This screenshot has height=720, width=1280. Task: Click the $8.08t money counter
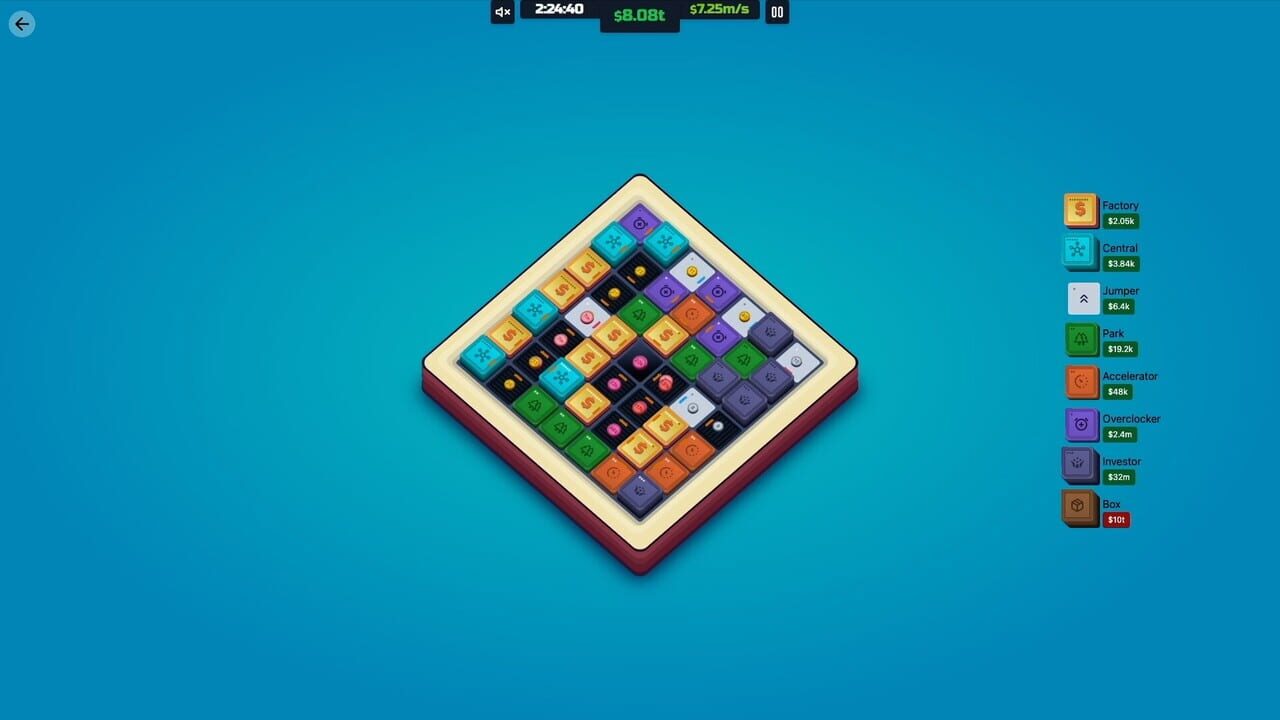pos(639,17)
